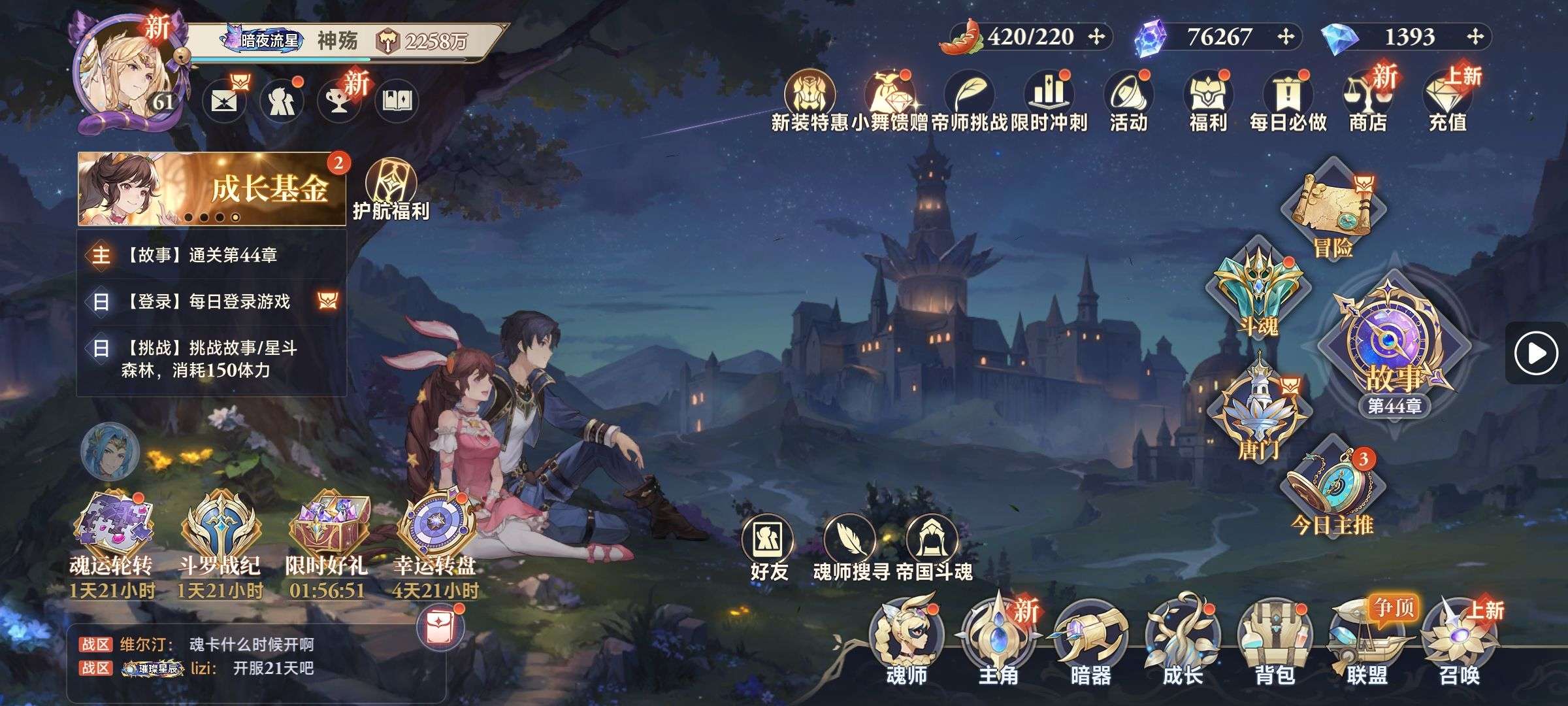The height and width of the screenshot is (706, 1568).
Task: Open the 成长基金 banner
Action: coord(212,189)
